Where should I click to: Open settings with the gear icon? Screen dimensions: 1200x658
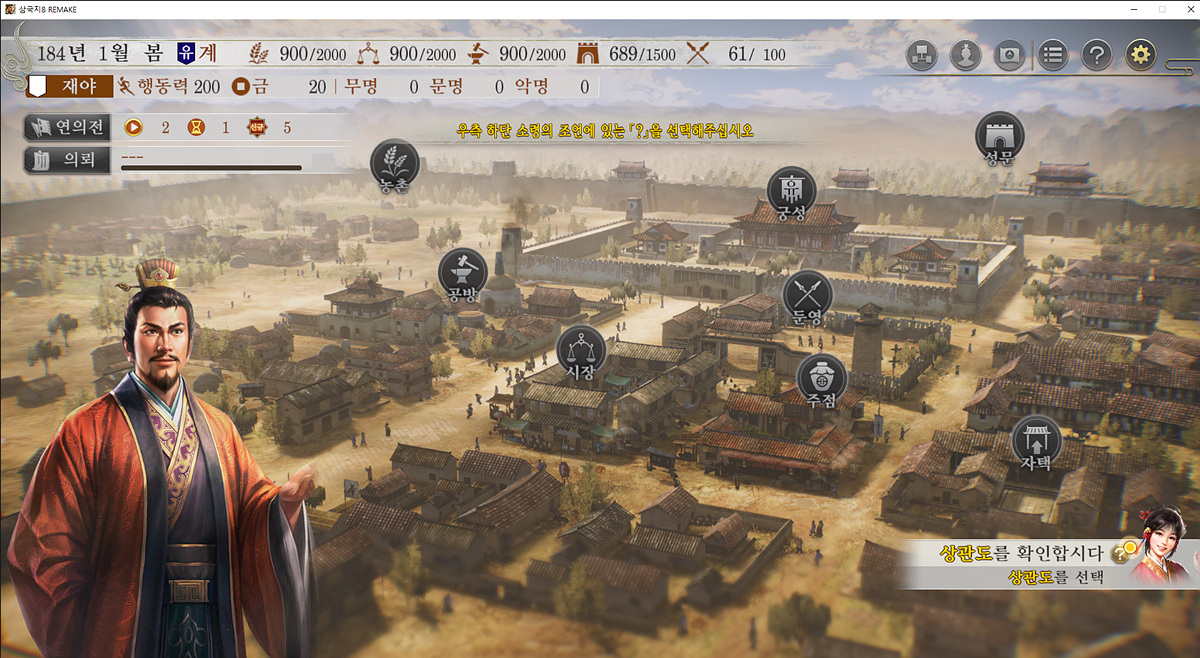[x=1141, y=54]
